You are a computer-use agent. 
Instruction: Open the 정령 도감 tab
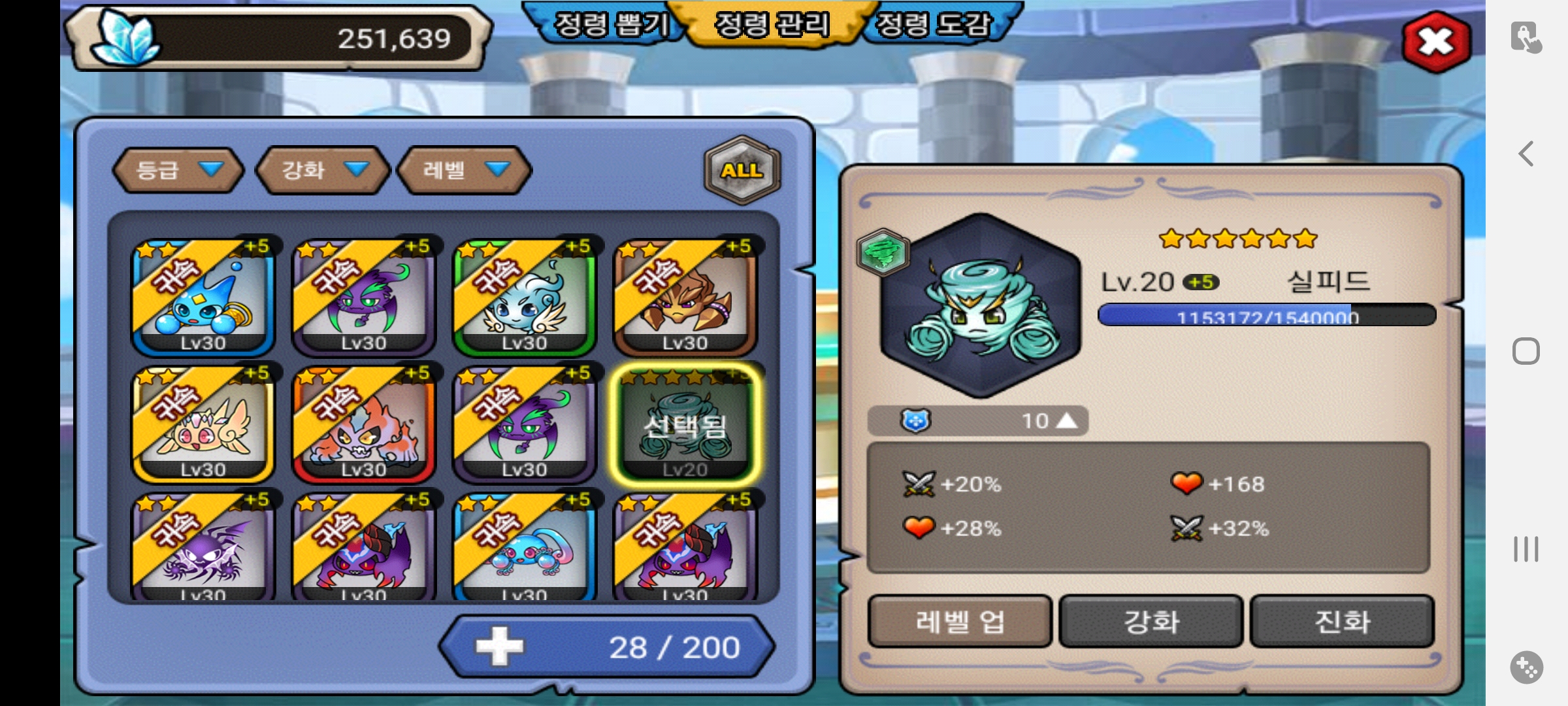click(933, 25)
